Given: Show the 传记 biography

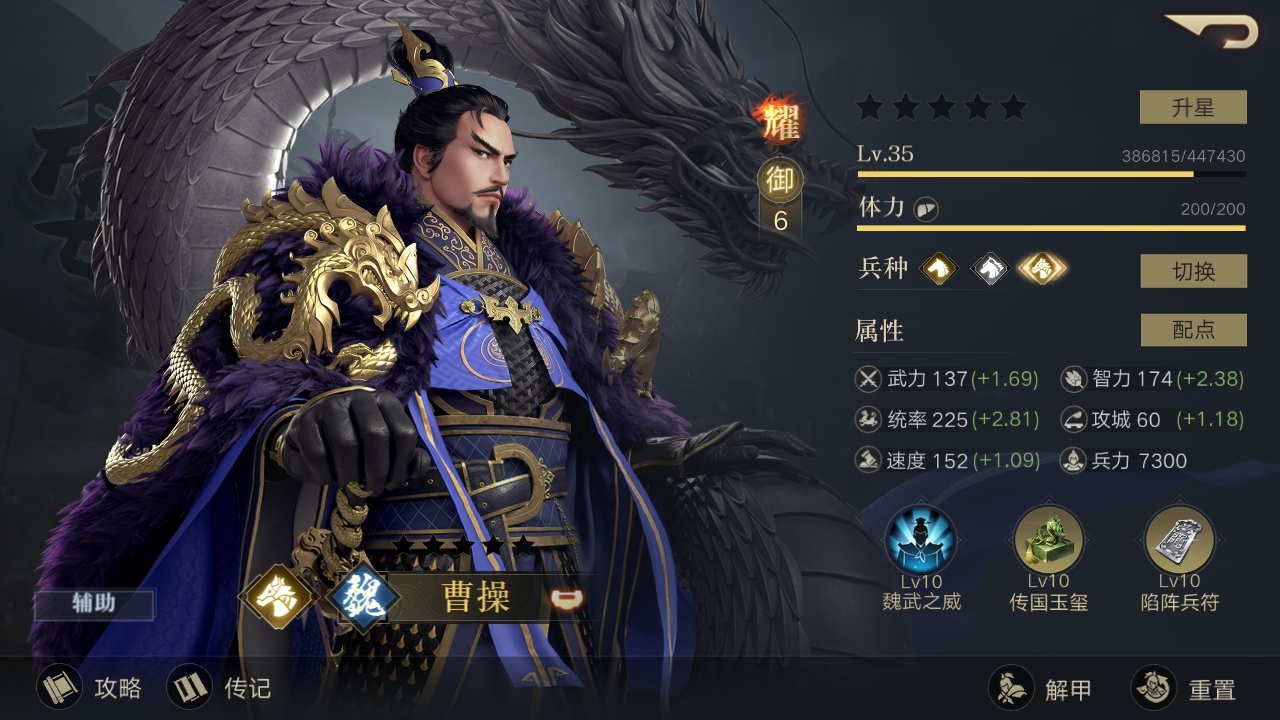Looking at the screenshot, I should [219, 688].
